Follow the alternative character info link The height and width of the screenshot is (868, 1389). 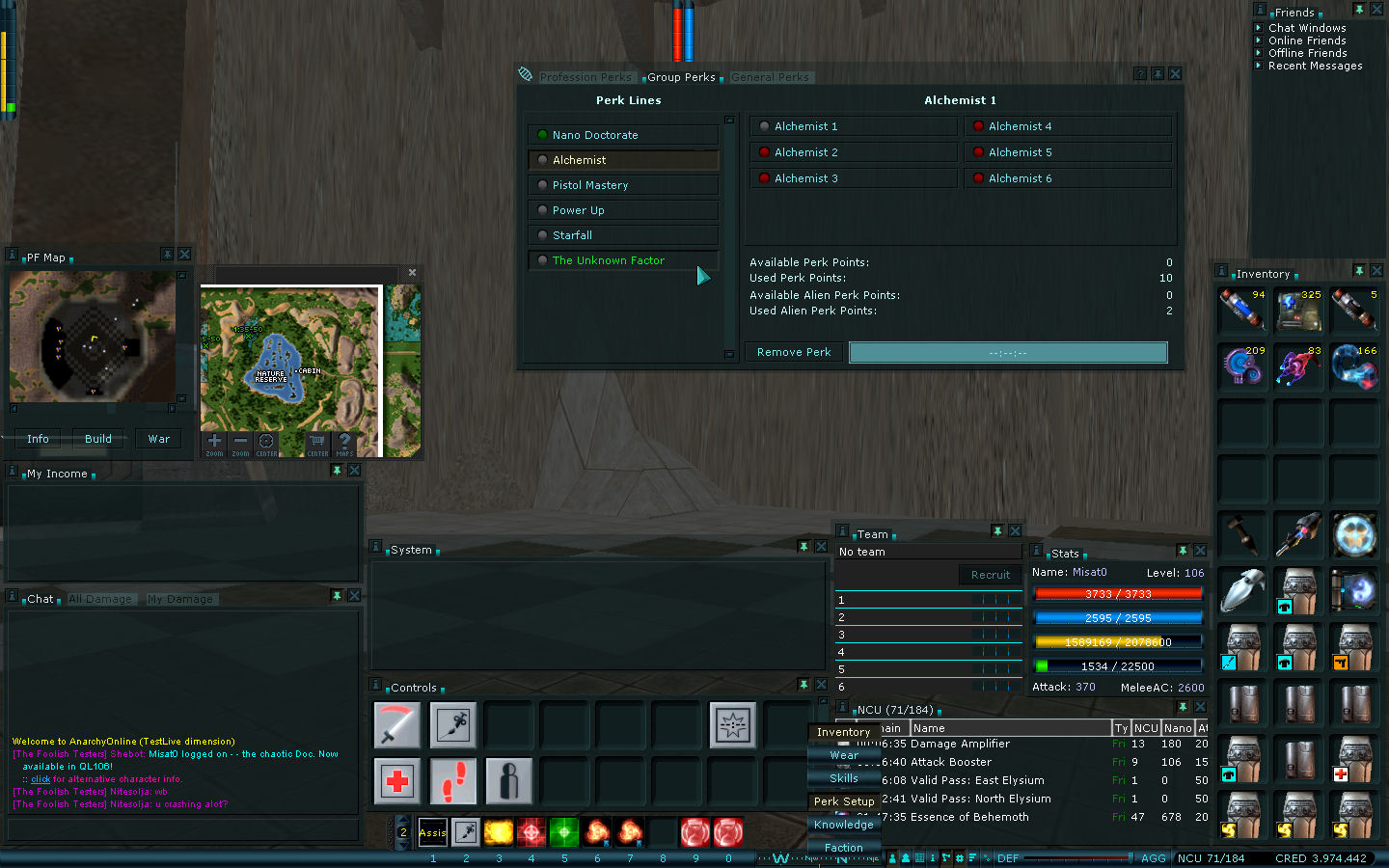(x=41, y=779)
